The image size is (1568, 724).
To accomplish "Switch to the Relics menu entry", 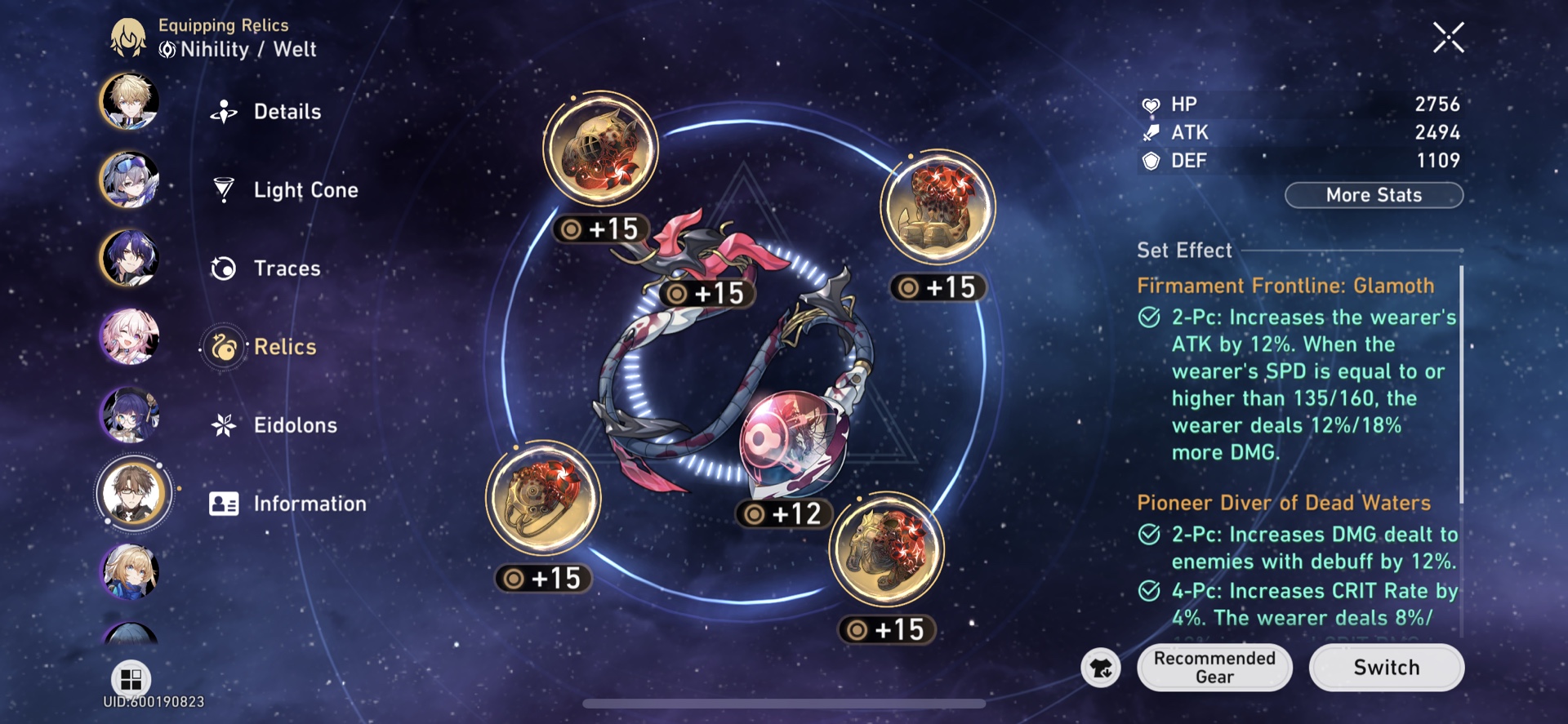I will tap(285, 346).
